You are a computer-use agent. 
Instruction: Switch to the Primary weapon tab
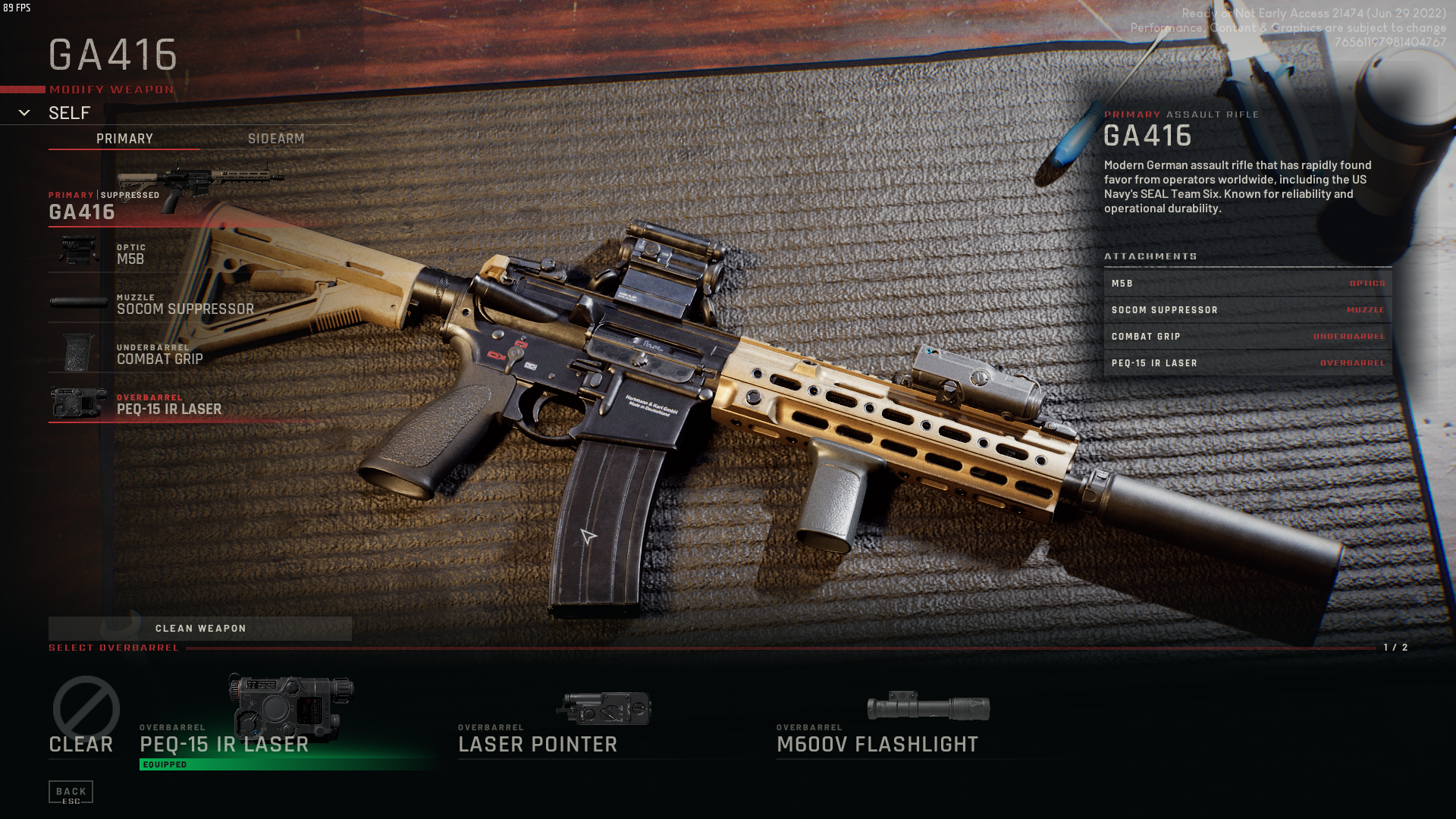coord(124,139)
